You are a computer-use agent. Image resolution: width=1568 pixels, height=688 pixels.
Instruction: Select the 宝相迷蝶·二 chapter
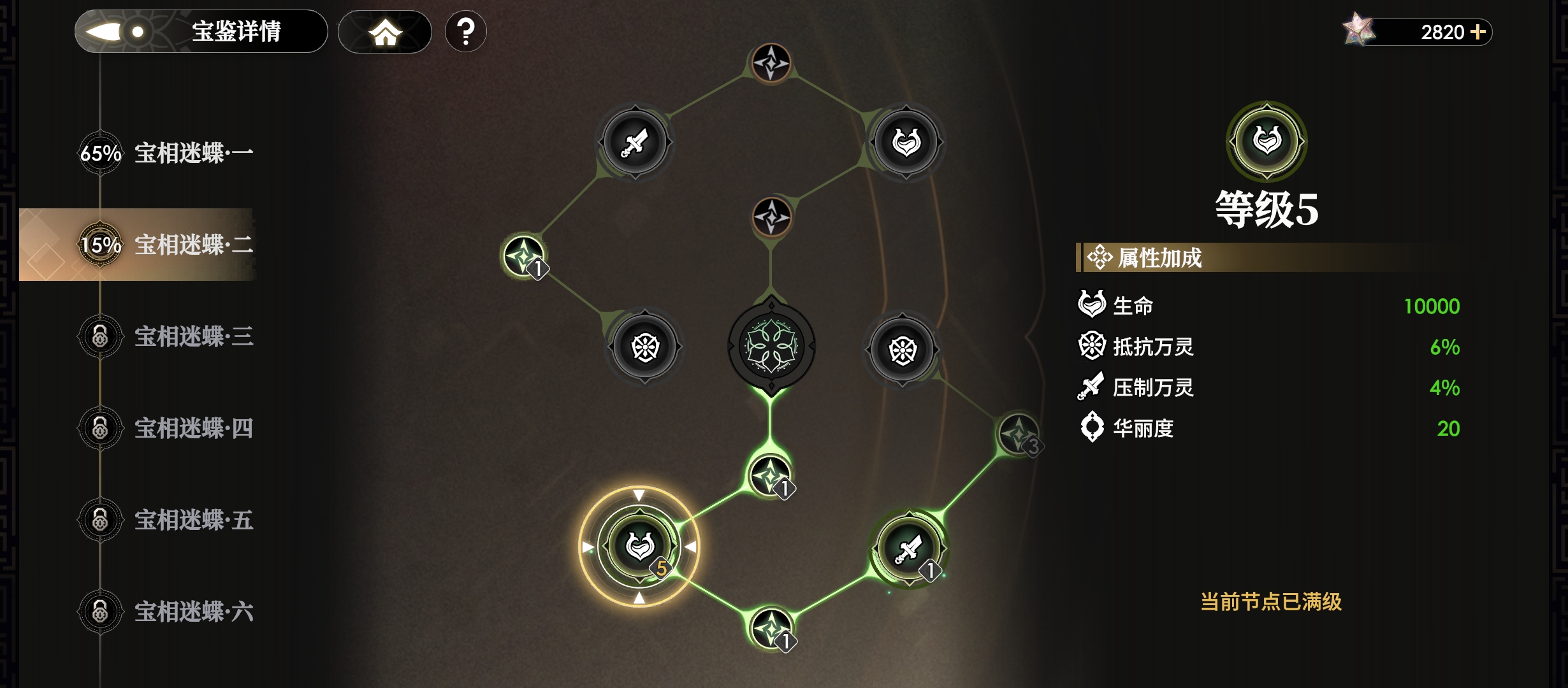[166, 245]
